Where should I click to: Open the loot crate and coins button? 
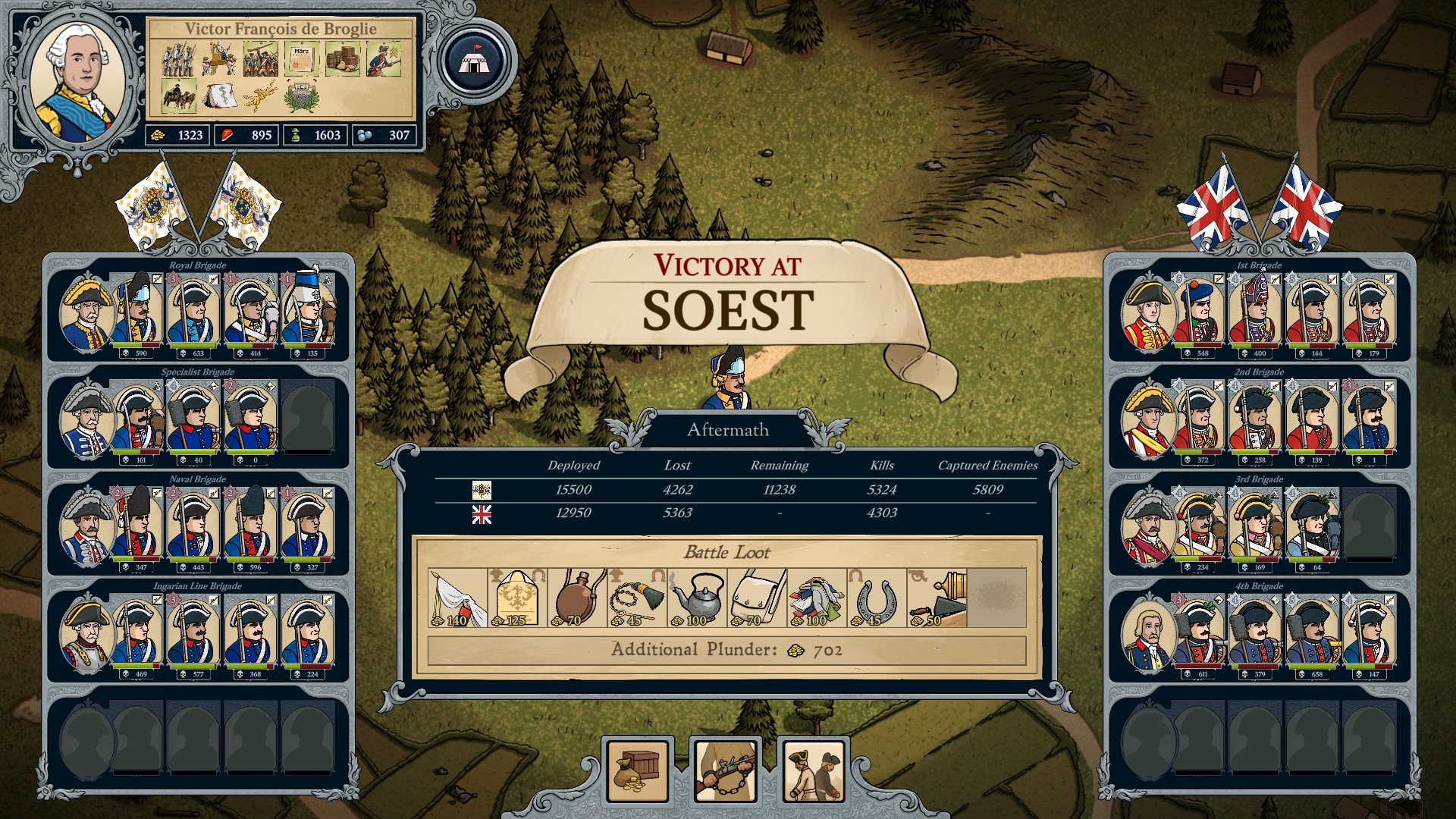coord(638,771)
